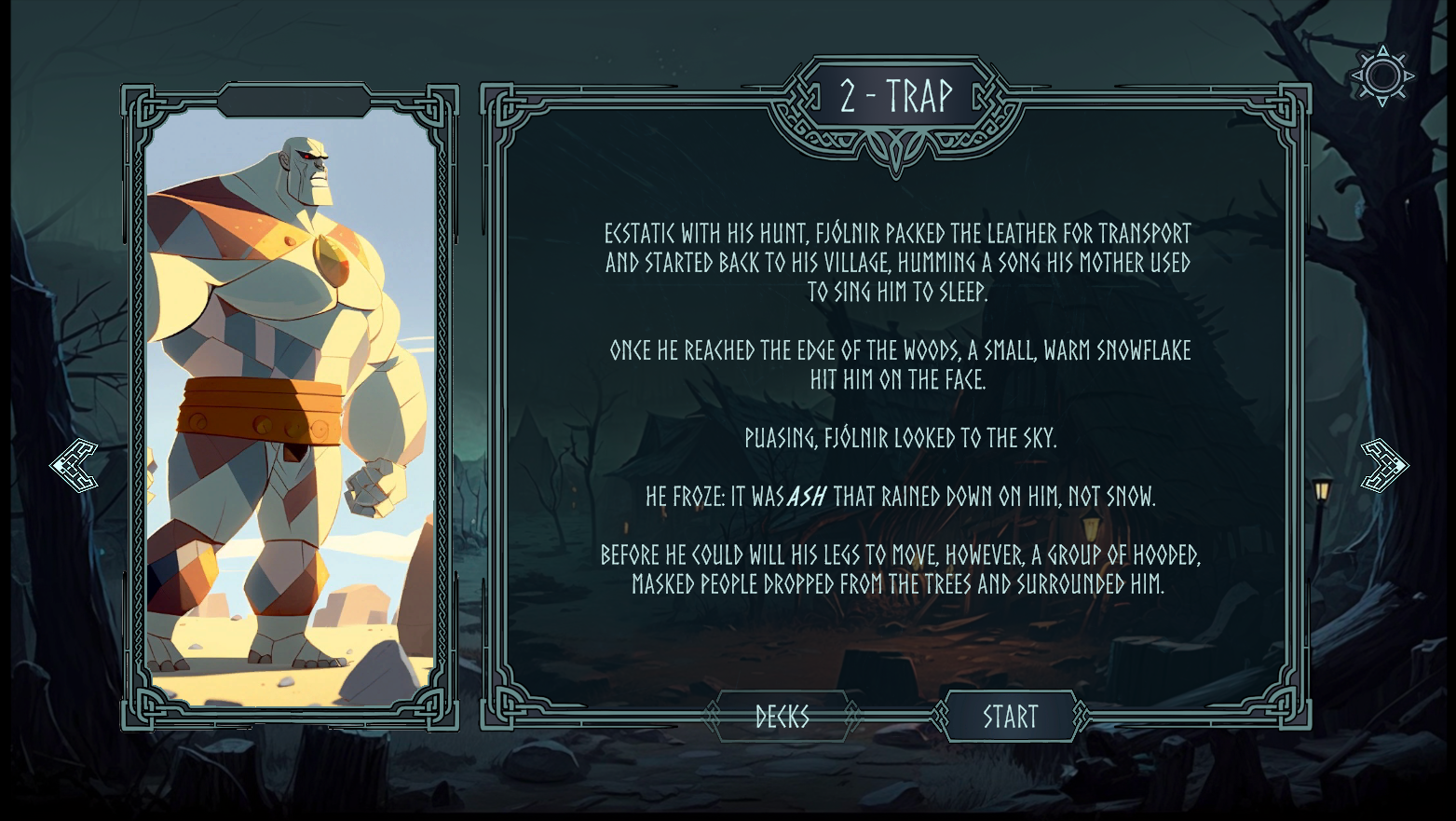
Task: Click the giant's red eye in the portrait
Action: pyautogui.click(x=307, y=158)
